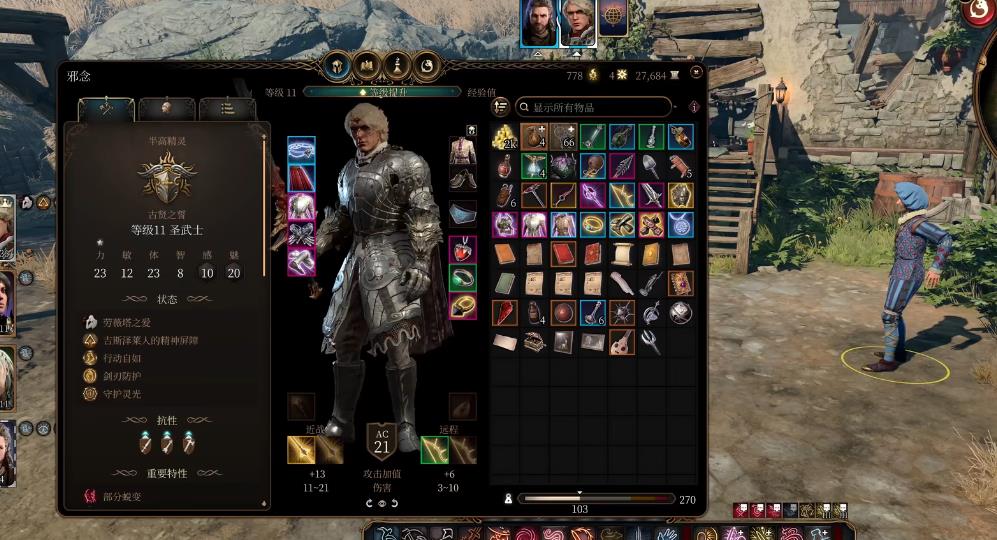
Task: Close the character inventory panel
Action: [x=696, y=73]
